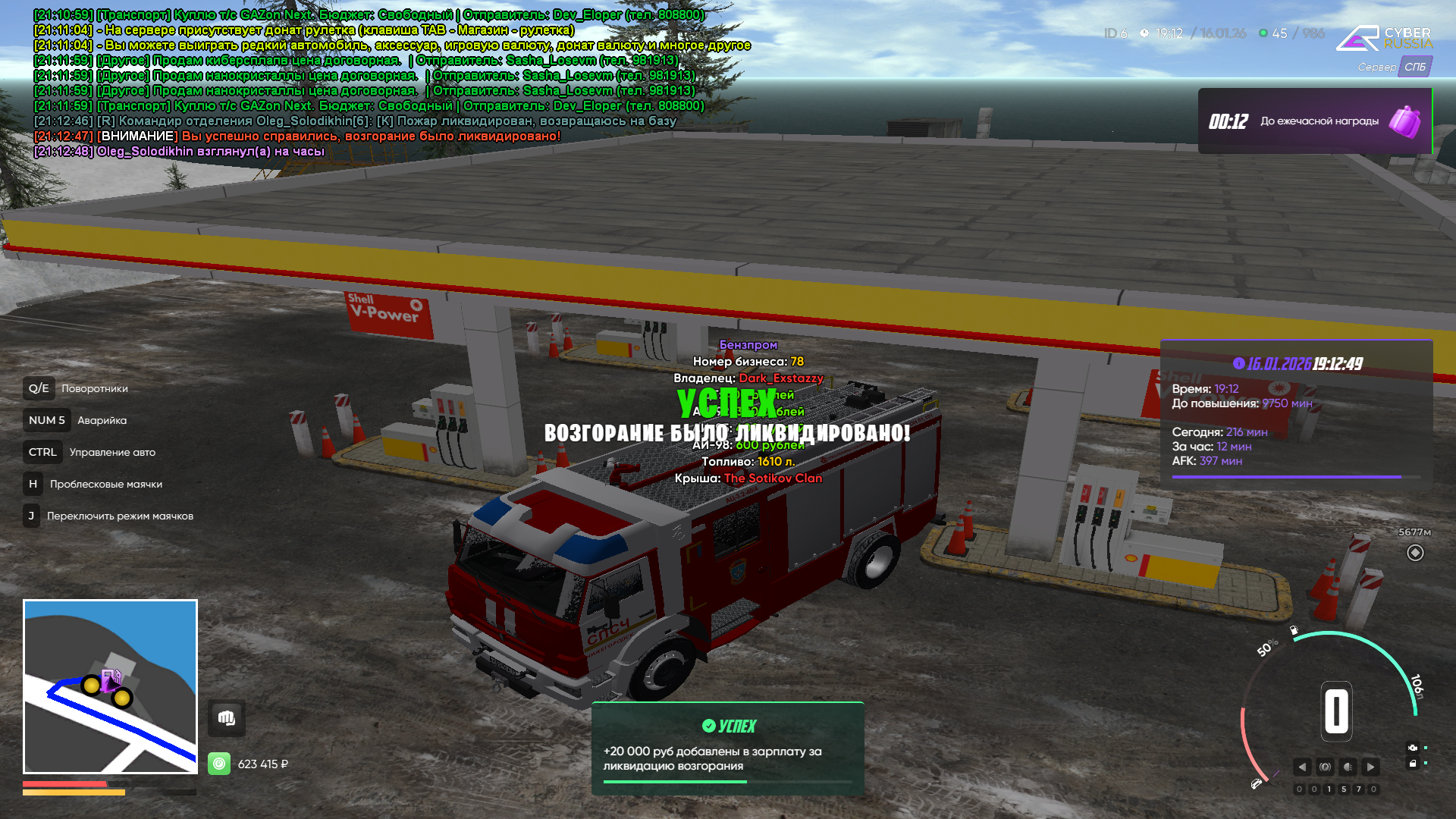
Task: Toggle the engine status icon
Action: [1412, 748]
